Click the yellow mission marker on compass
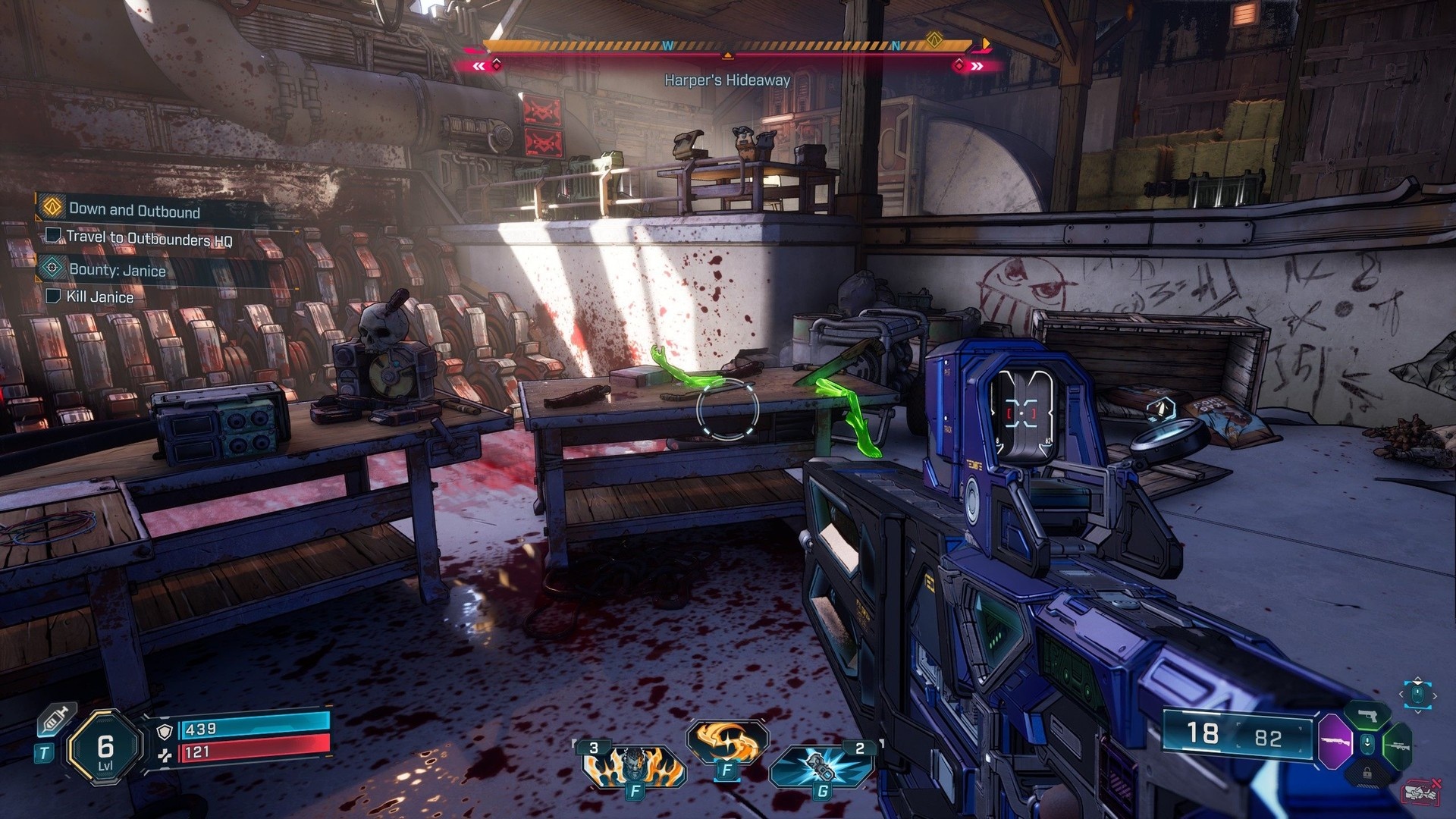This screenshot has width=1456, height=819. click(x=934, y=40)
